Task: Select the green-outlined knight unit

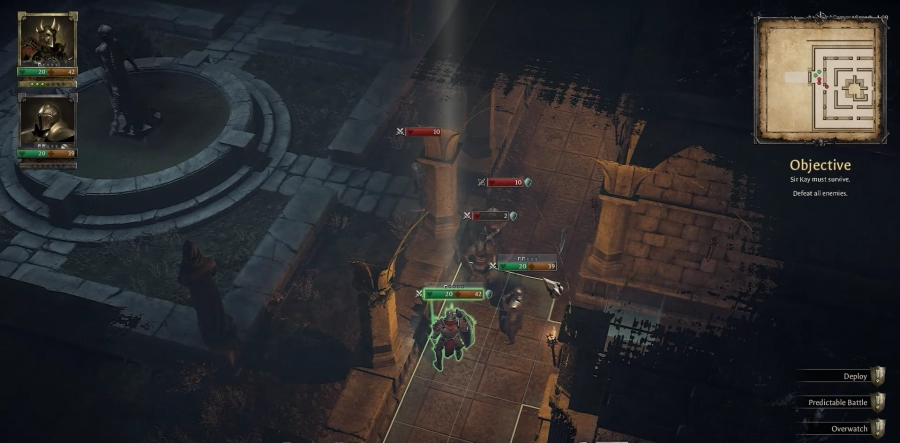Action: tap(448, 332)
